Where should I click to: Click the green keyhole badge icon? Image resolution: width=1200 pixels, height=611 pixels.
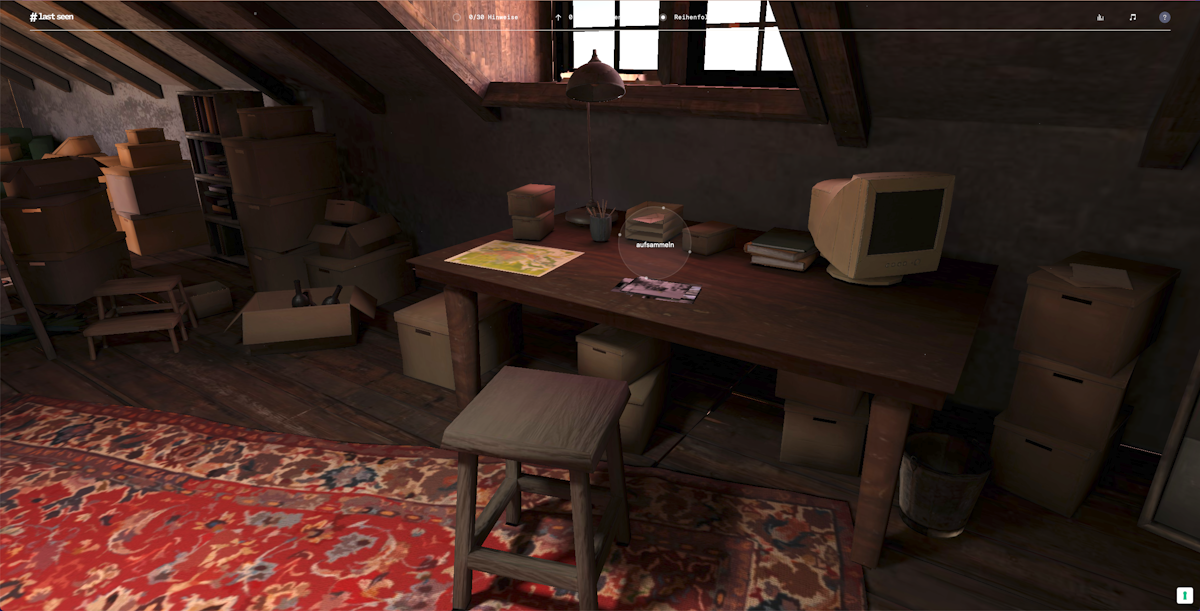click(x=1184, y=595)
